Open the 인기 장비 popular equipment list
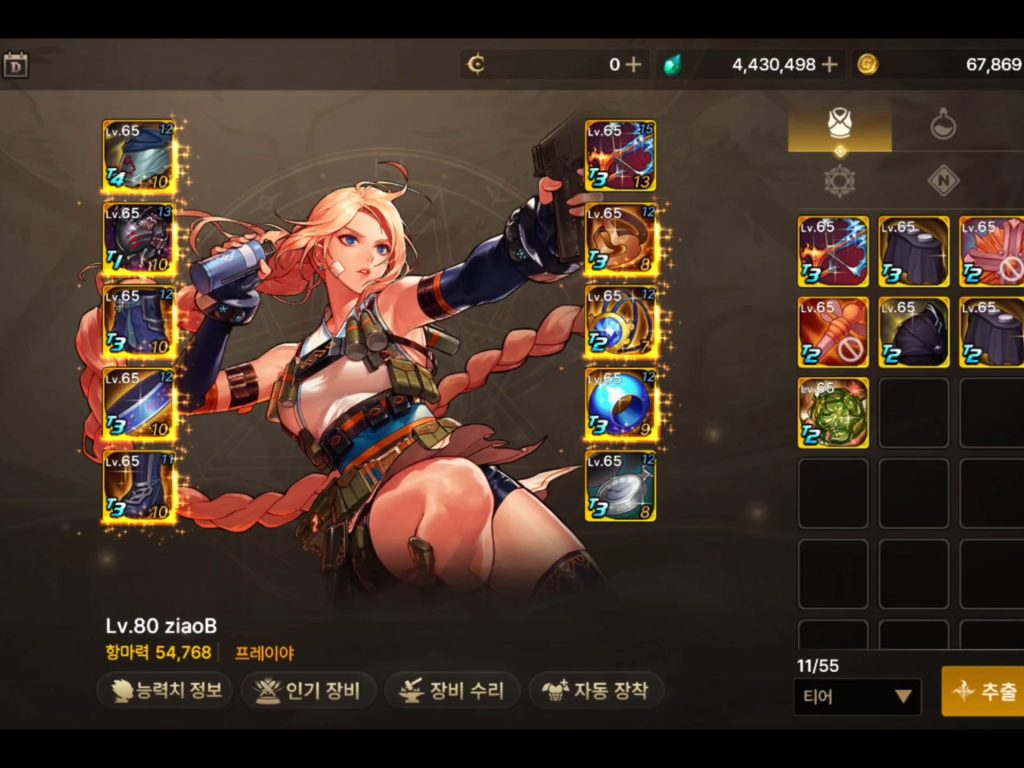The width and height of the screenshot is (1024, 768). (309, 690)
